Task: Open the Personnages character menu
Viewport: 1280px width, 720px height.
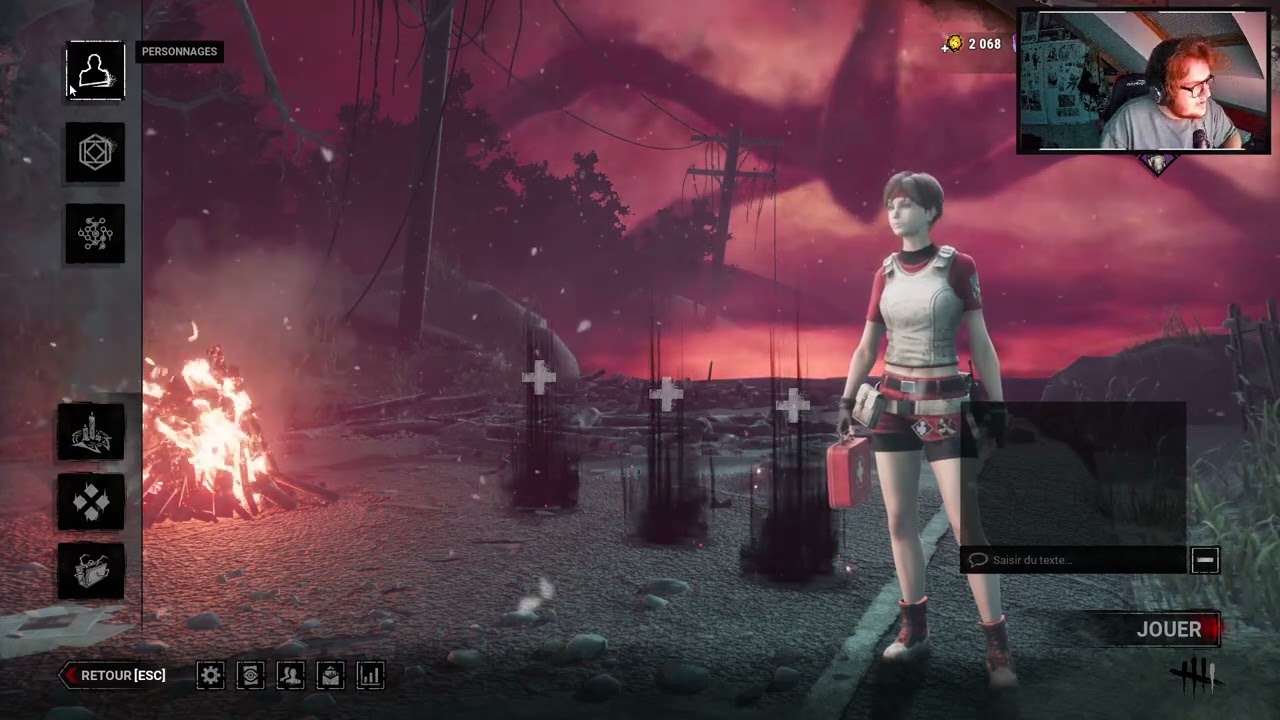Action: [95, 71]
